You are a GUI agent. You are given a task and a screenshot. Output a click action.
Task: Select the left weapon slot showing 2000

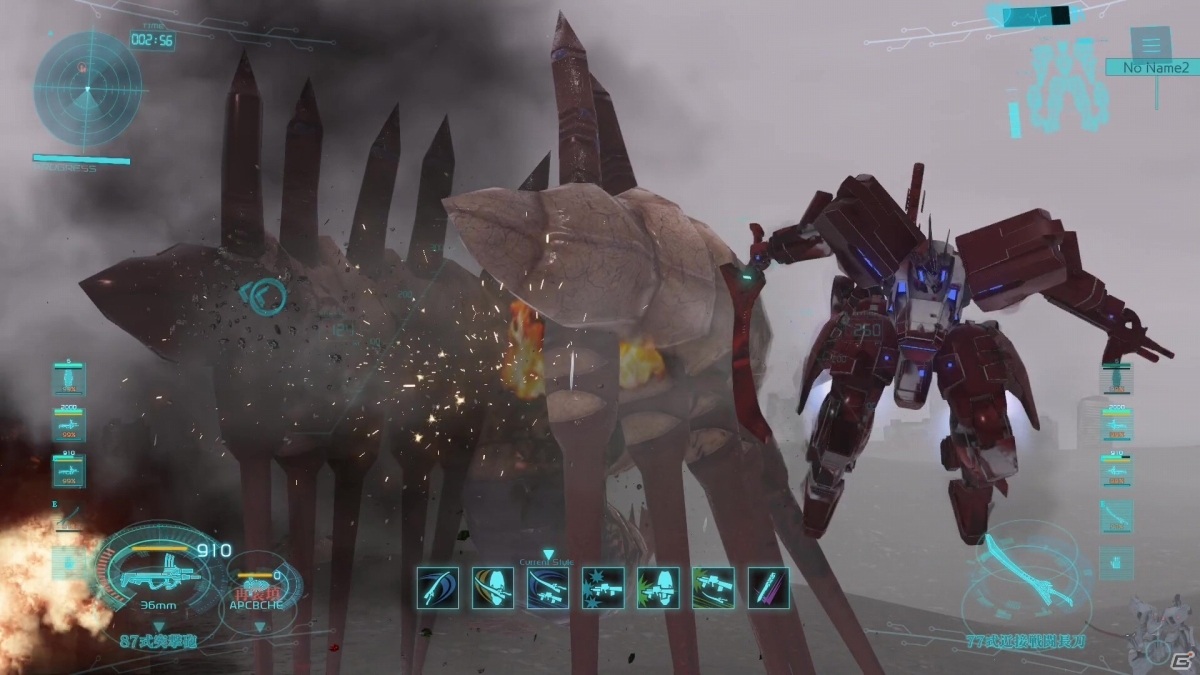click(69, 425)
